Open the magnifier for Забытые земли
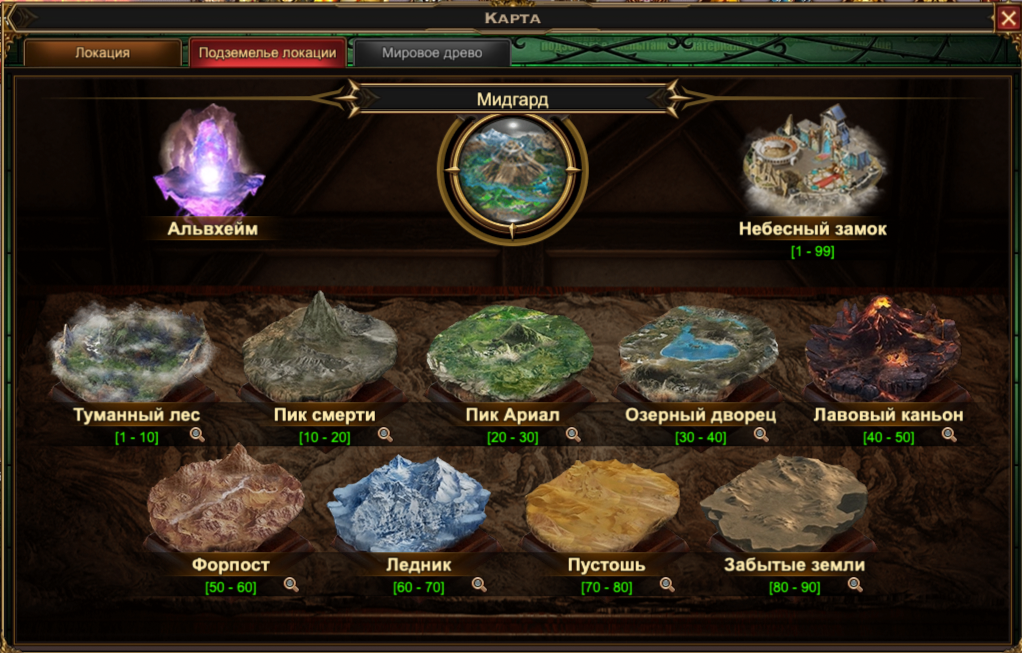Screen dimensions: 1022x653 (x=855, y=585)
